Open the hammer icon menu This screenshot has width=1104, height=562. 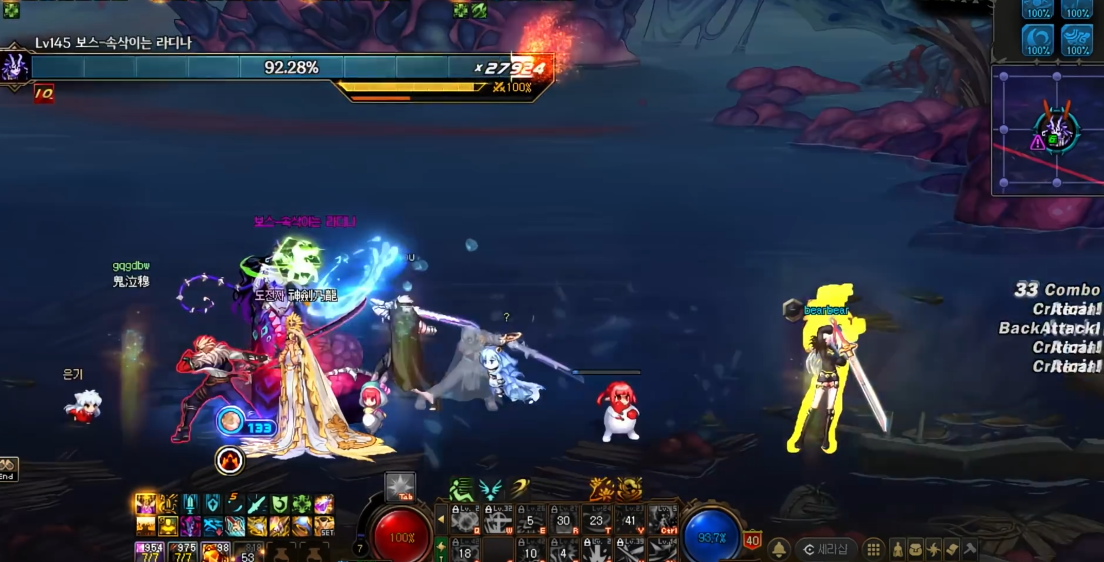[x=969, y=549]
